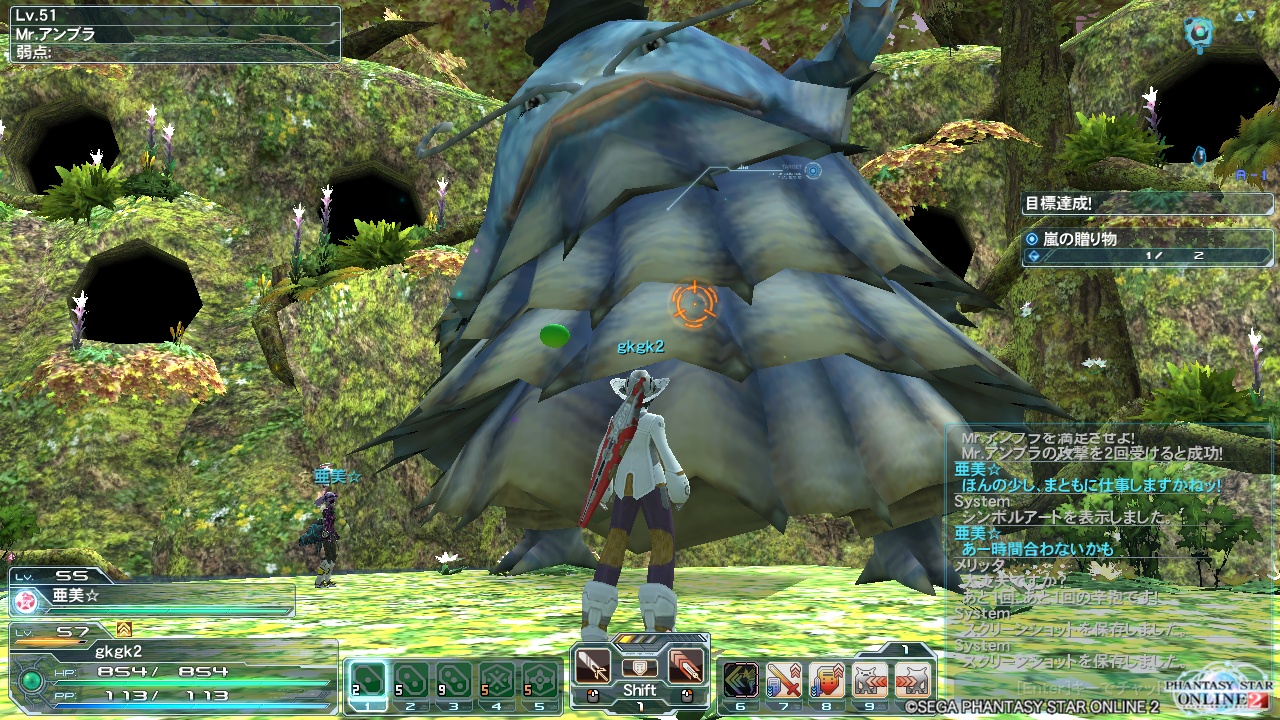Activate the red sword boost skill in slot 7

(x=783, y=679)
